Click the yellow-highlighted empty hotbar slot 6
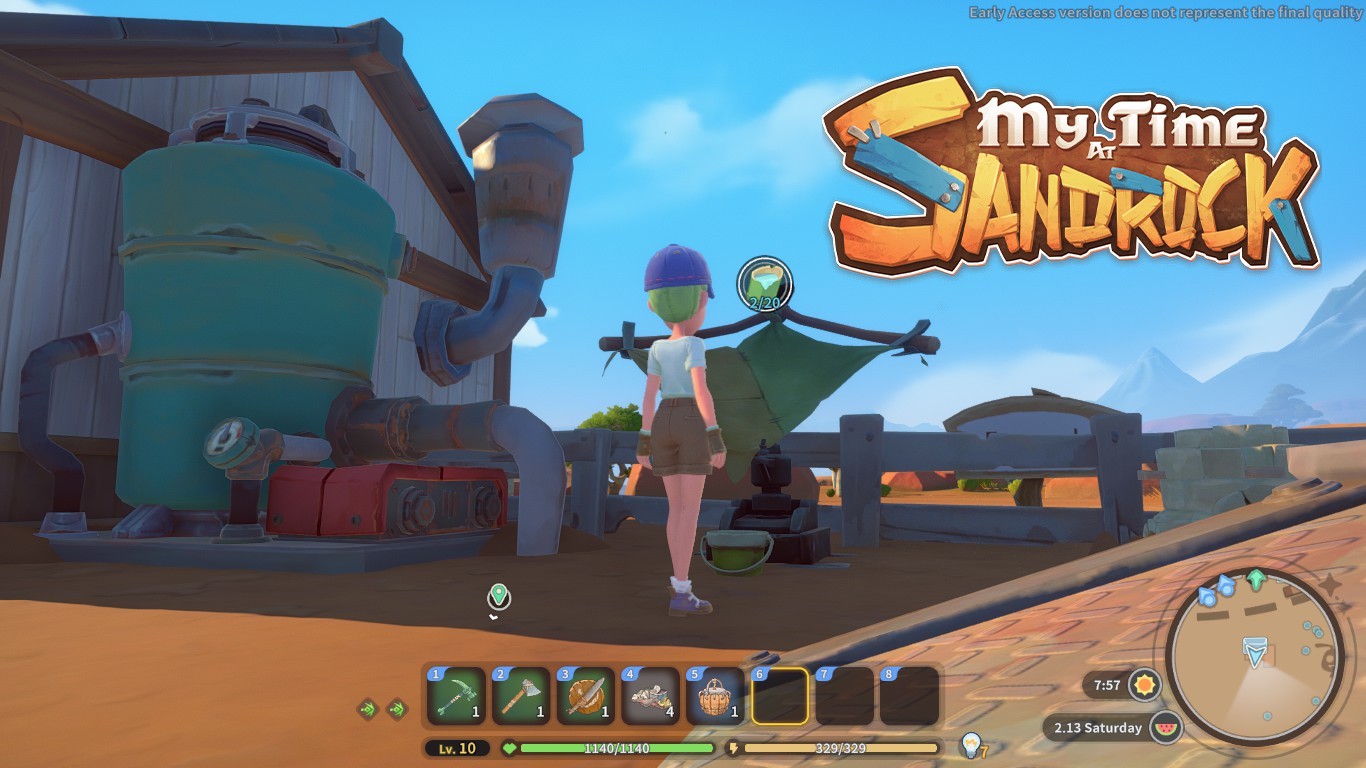 pos(779,696)
